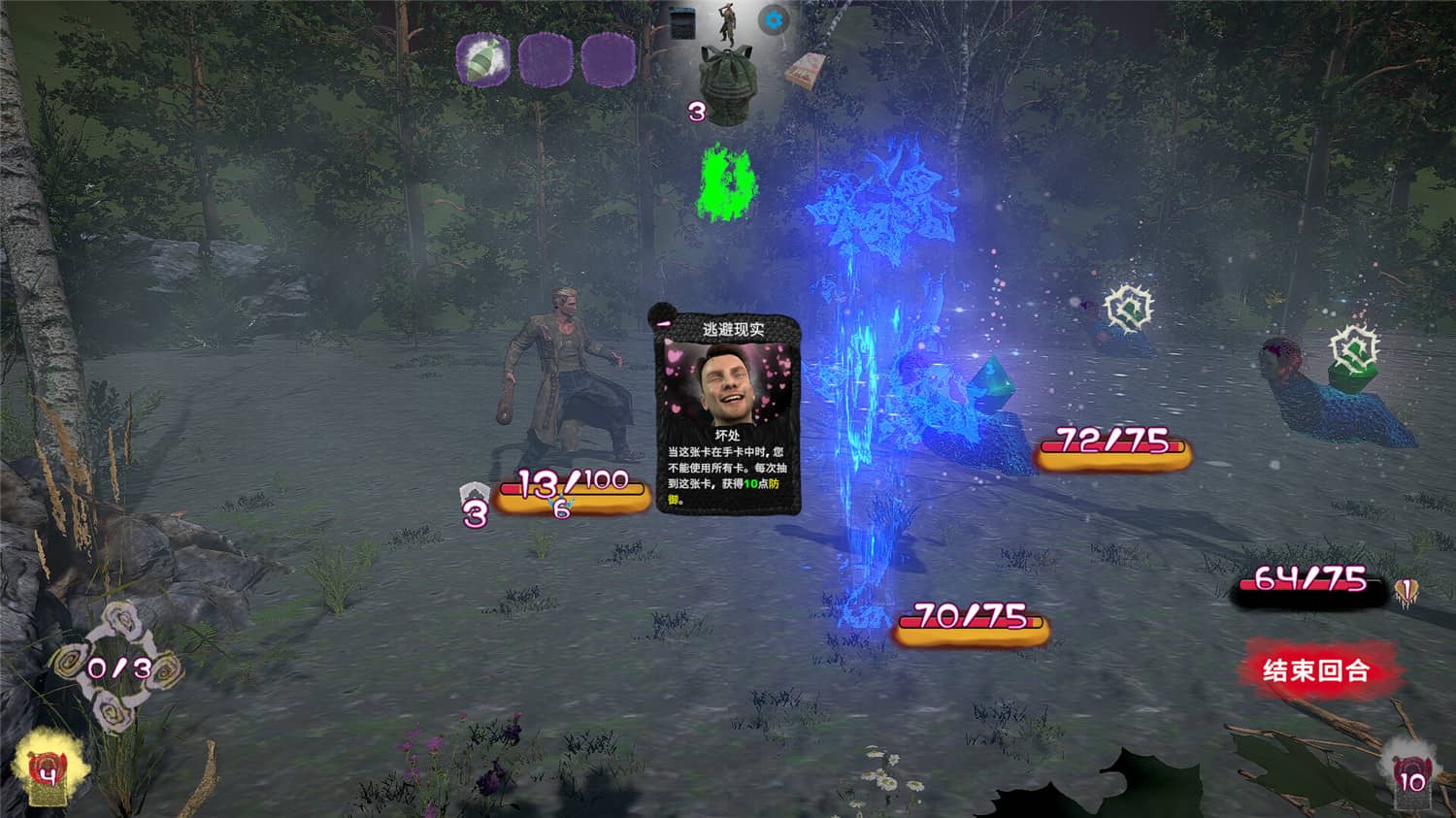Open settings with the blue gear icon
Viewport: 1456px width, 818px height.
[774, 19]
